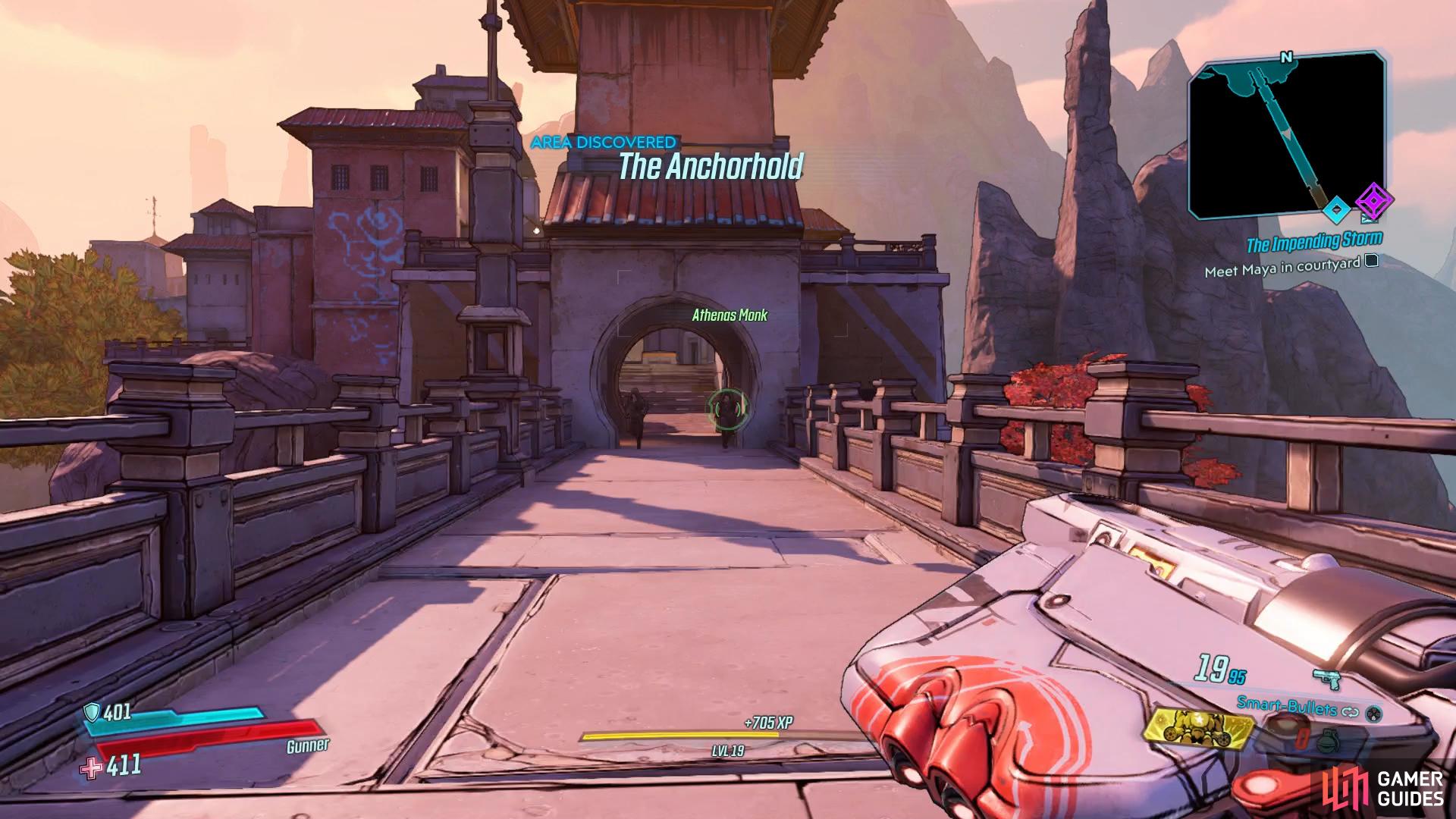1456x819 pixels.
Task: Select the pistol ammo type icon
Action: [x=1327, y=679]
